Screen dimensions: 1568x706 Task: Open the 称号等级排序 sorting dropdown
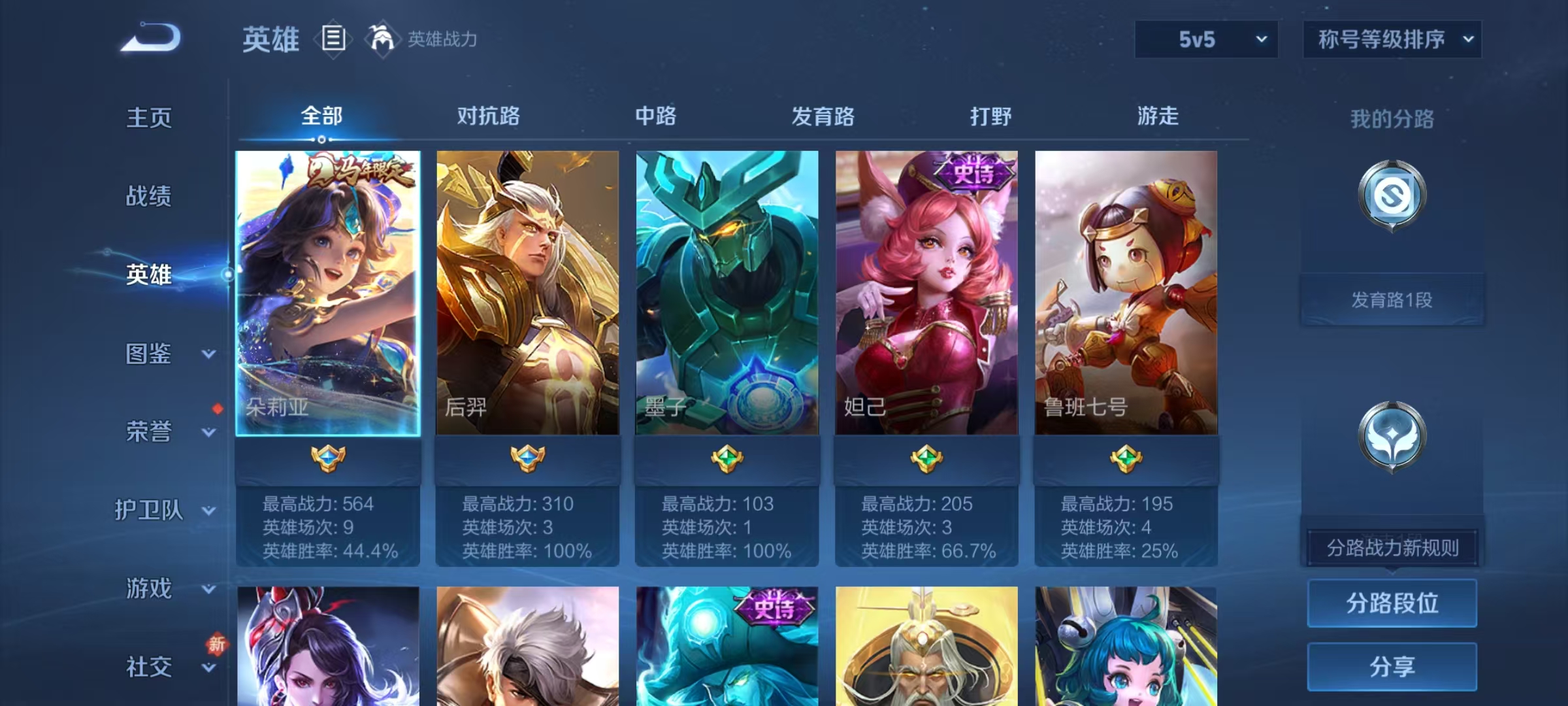coord(1392,39)
